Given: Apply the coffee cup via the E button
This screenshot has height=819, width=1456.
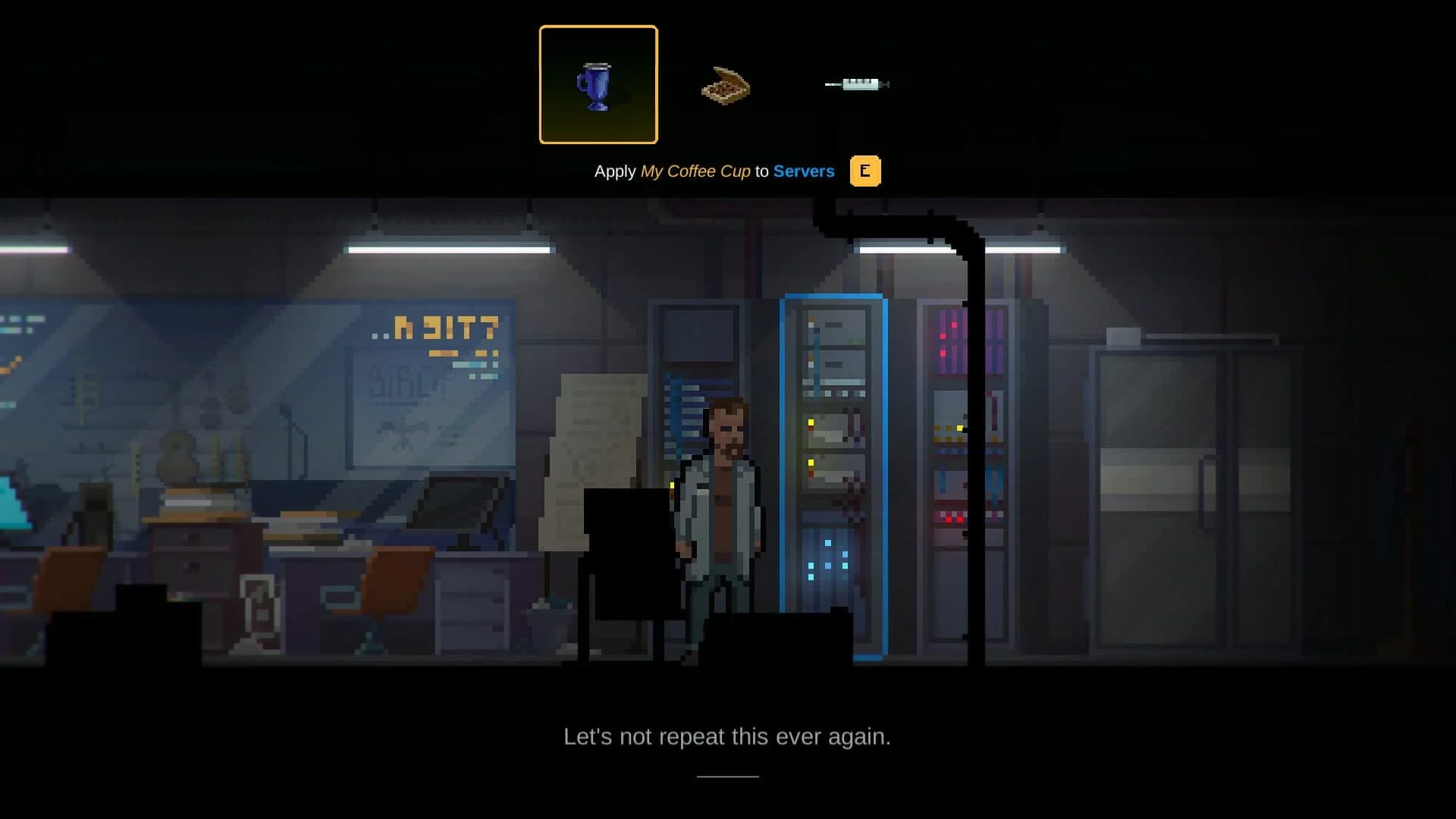Looking at the screenshot, I should 865,171.
